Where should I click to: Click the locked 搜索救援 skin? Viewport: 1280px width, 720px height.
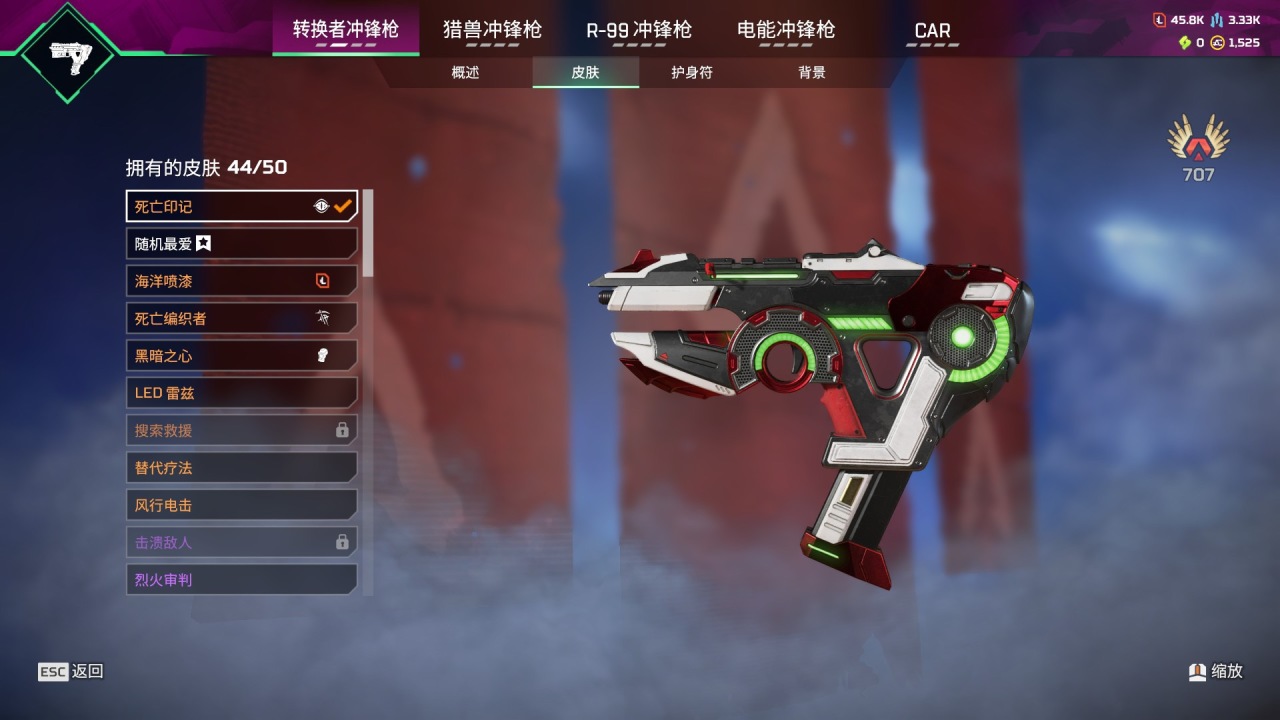[x=241, y=430]
